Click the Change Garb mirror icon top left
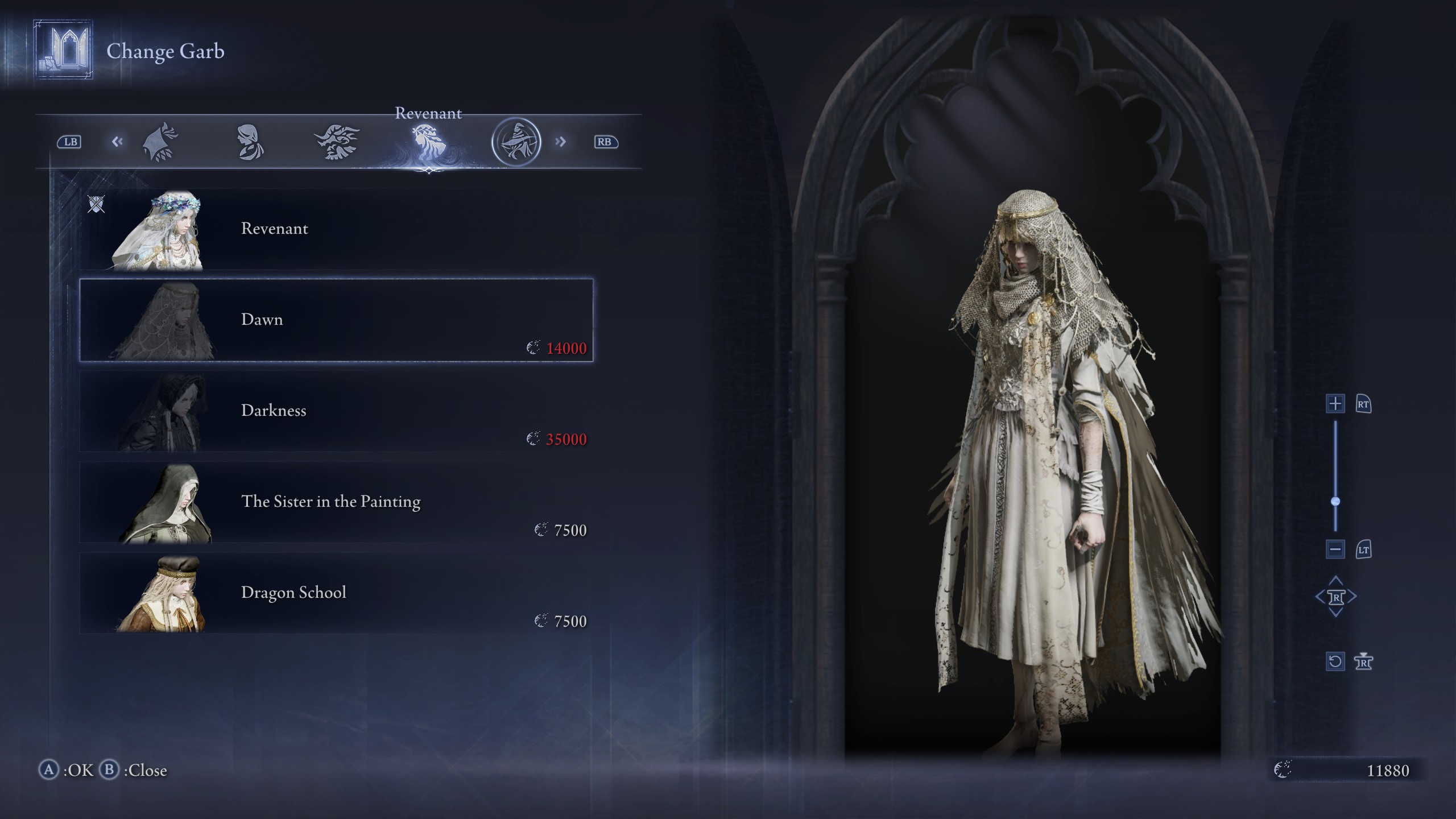The width and height of the screenshot is (1456, 819). tap(62, 47)
